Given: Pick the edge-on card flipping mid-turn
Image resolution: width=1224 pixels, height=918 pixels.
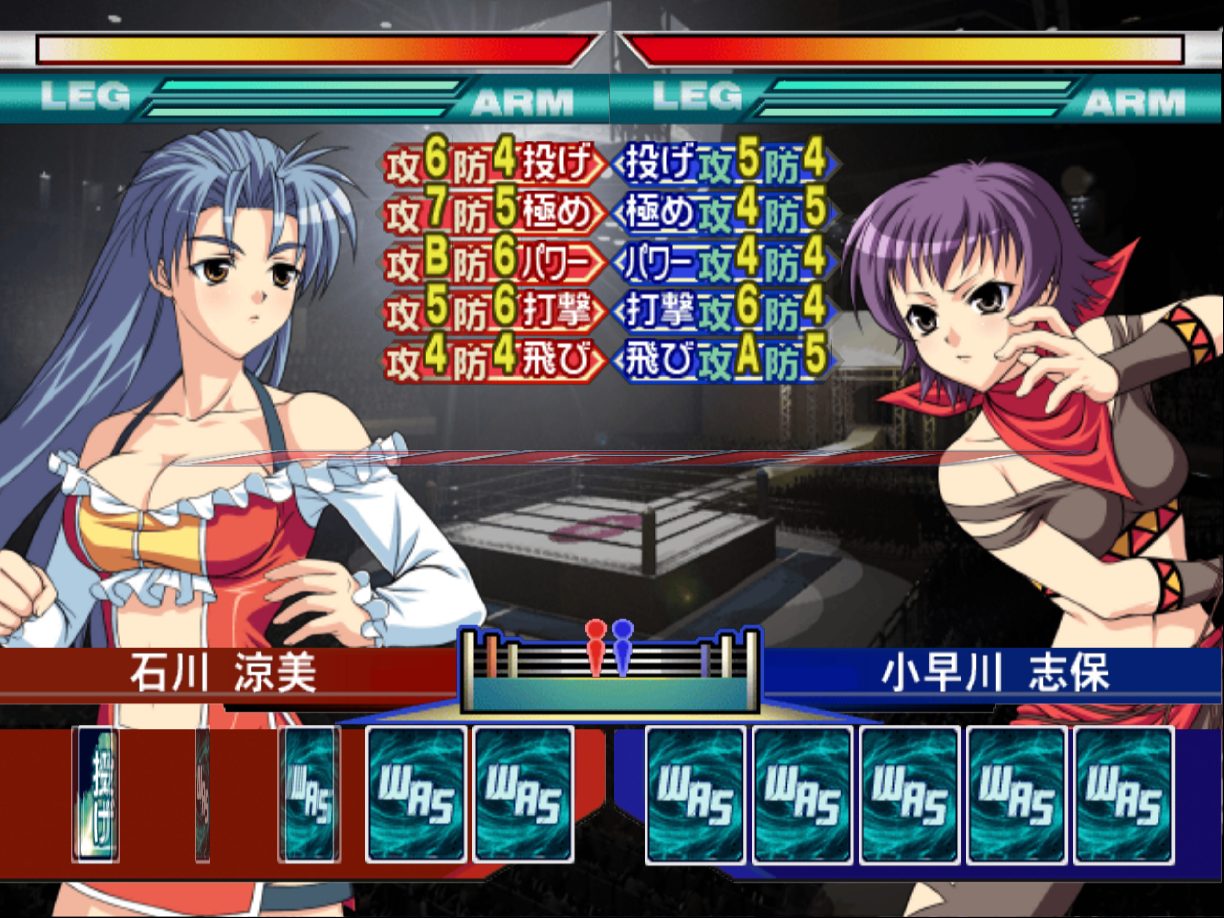Looking at the screenshot, I should point(203,794).
